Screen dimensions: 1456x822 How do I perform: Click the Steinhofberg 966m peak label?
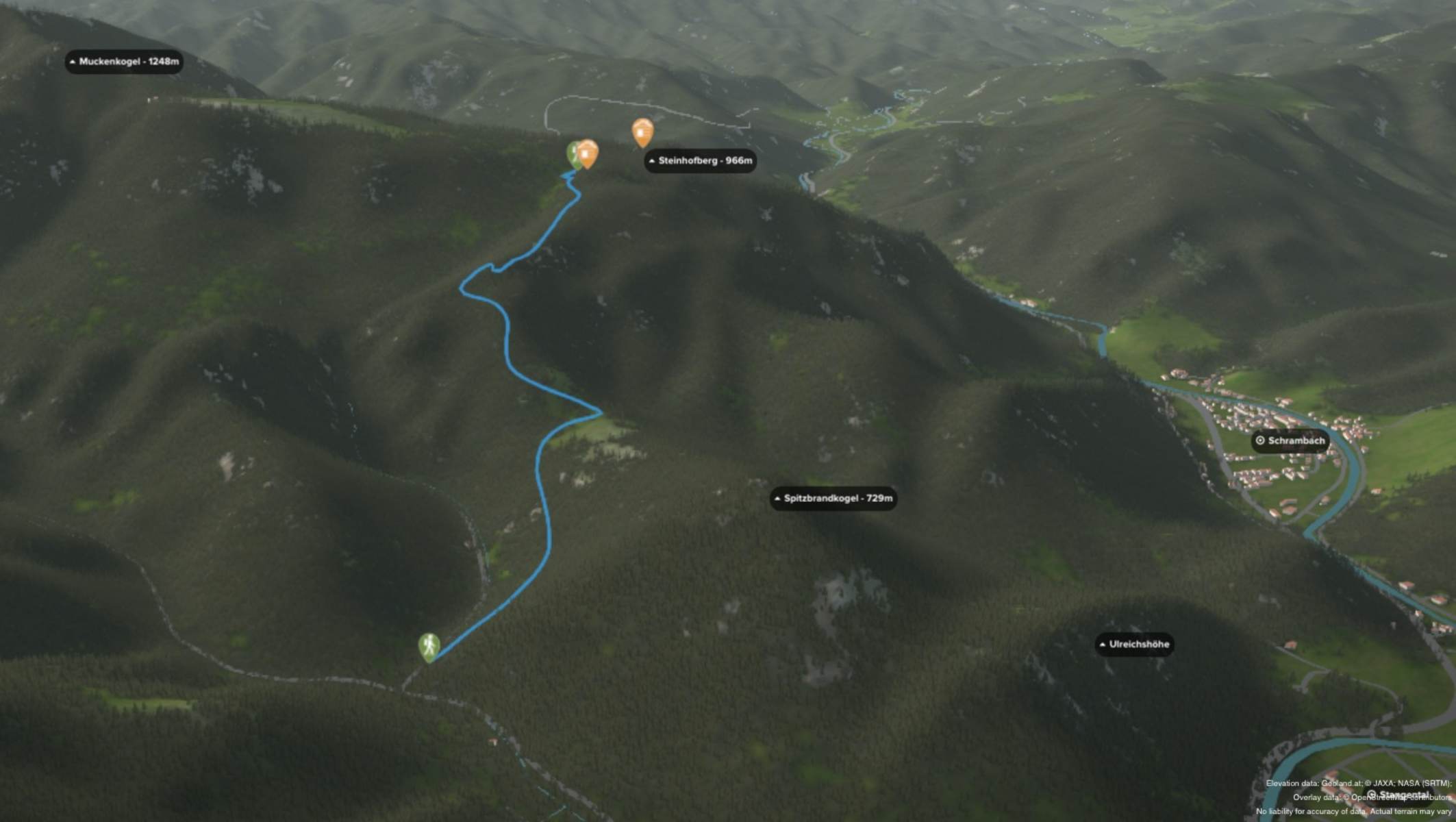(700, 161)
